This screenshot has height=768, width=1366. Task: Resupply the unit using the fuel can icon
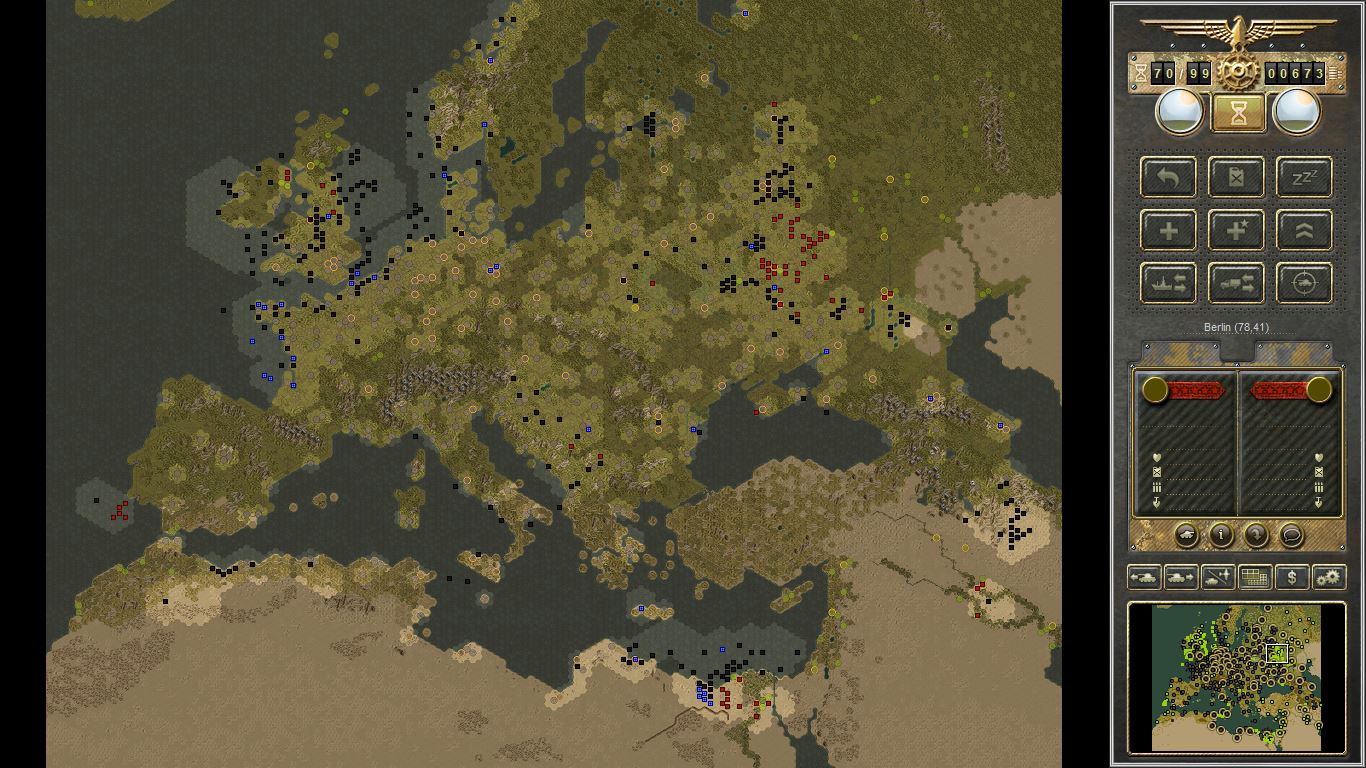pos(1236,177)
